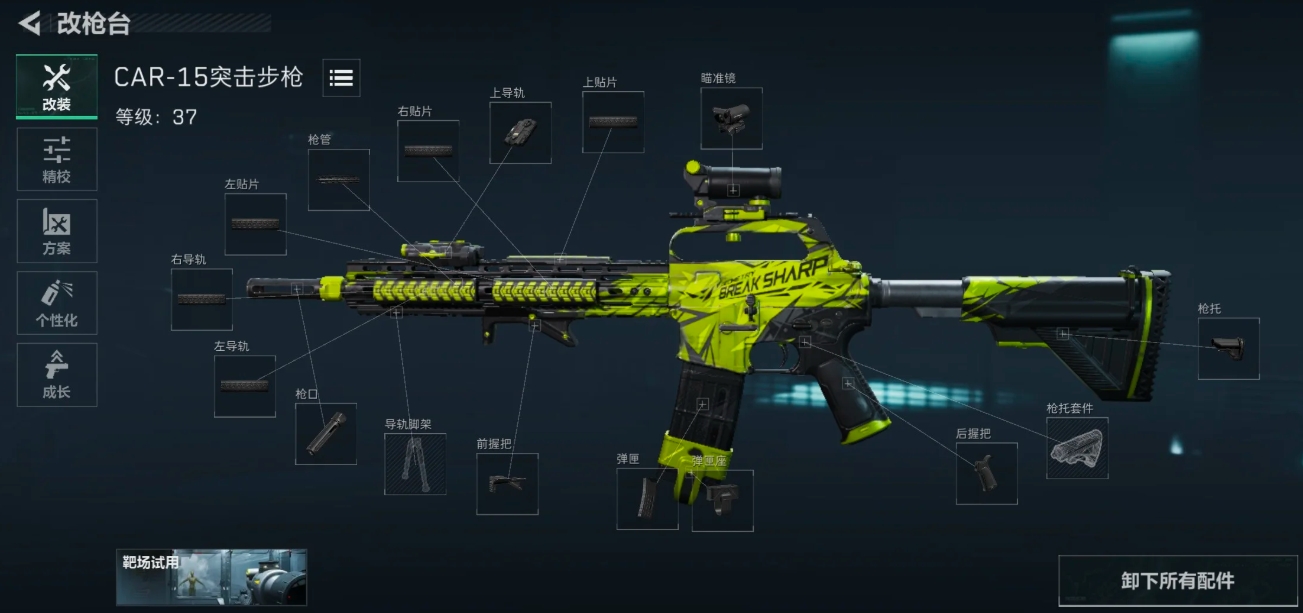The height and width of the screenshot is (613, 1303).
Task: Open the 方案 loadout plans tab
Action: coord(57,231)
